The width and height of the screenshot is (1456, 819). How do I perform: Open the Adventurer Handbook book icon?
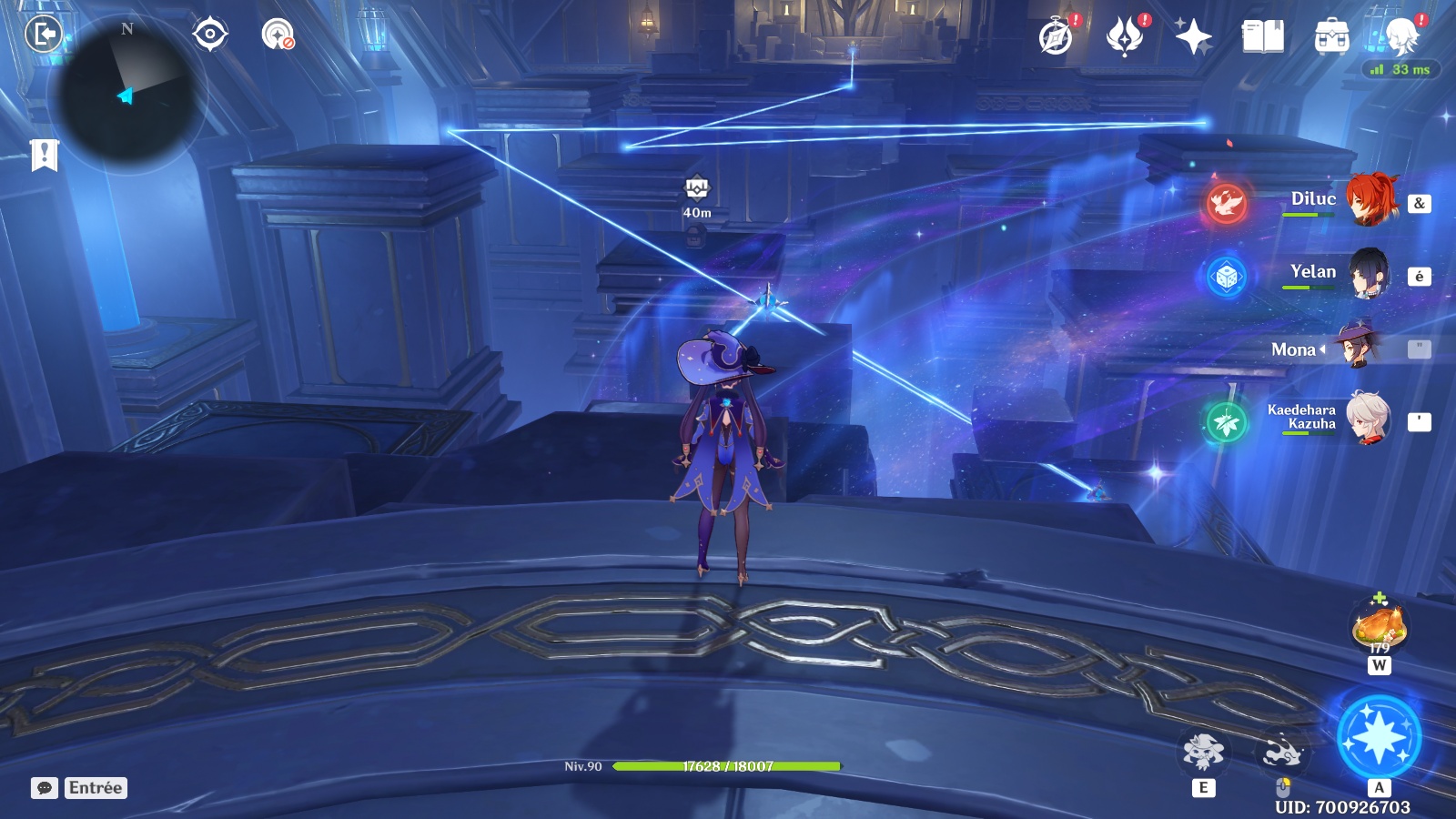[1262, 37]
